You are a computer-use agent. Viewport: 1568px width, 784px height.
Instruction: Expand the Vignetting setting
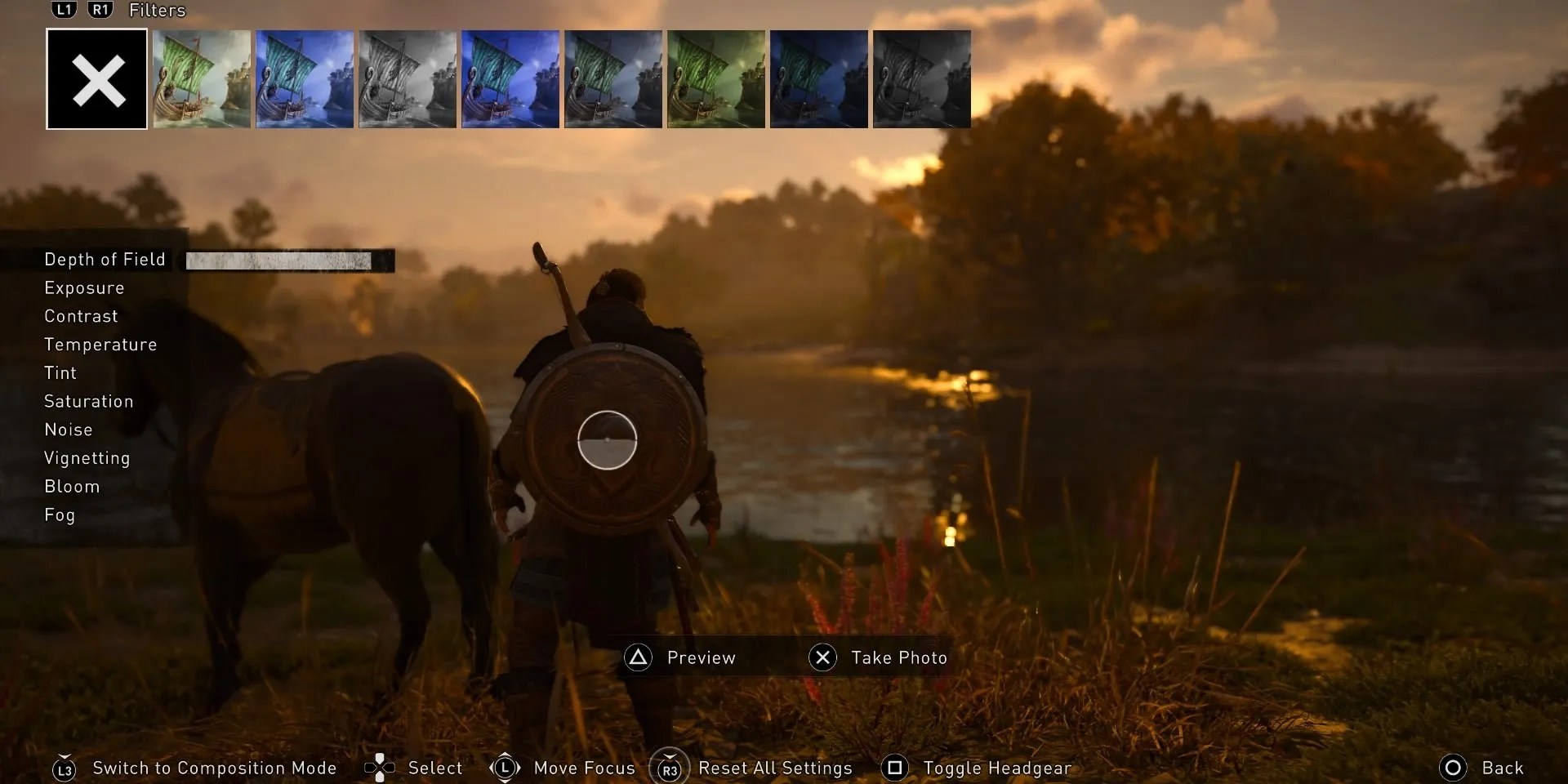pos(87,457)
